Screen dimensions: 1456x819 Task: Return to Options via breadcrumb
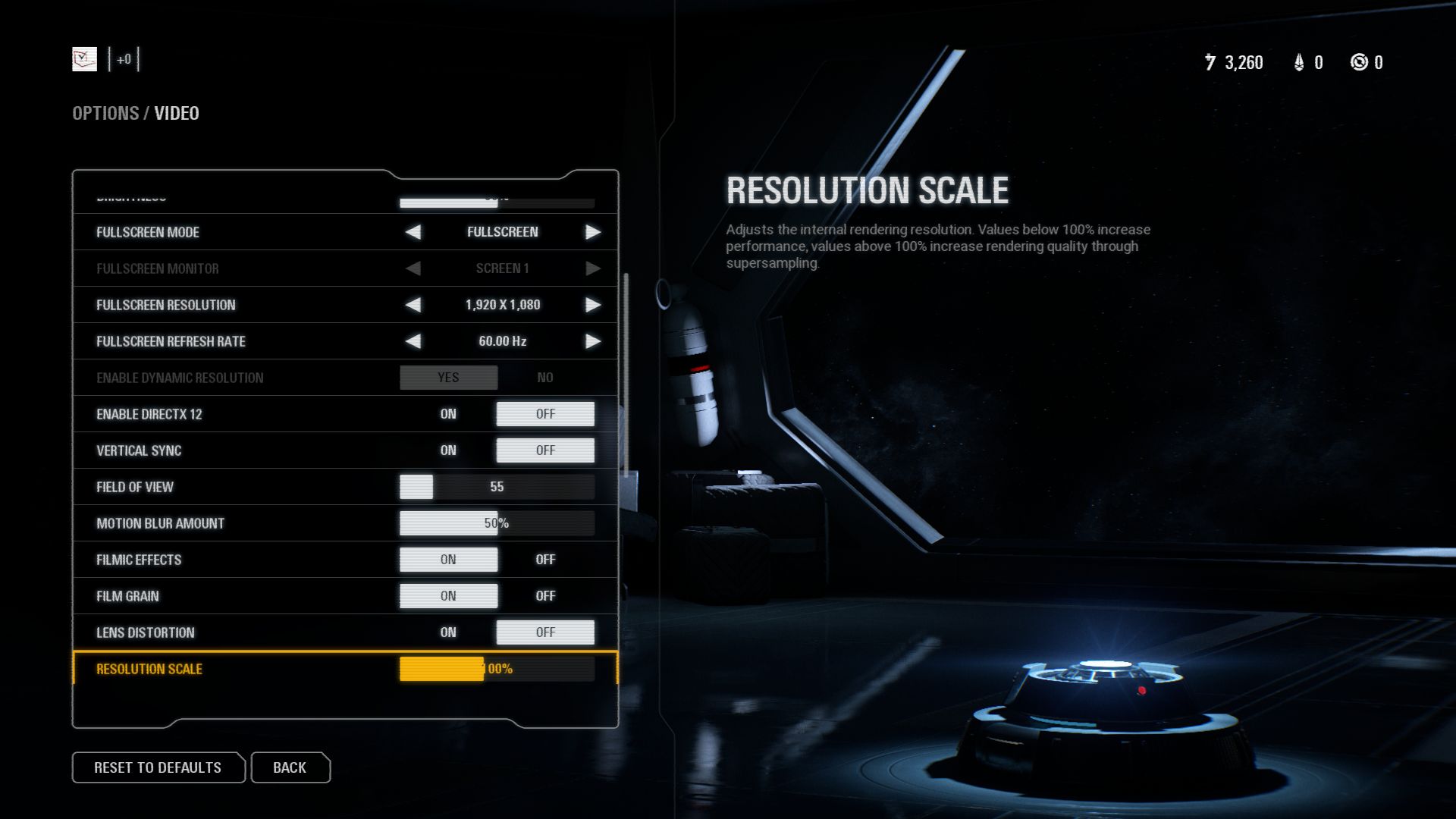105,113
